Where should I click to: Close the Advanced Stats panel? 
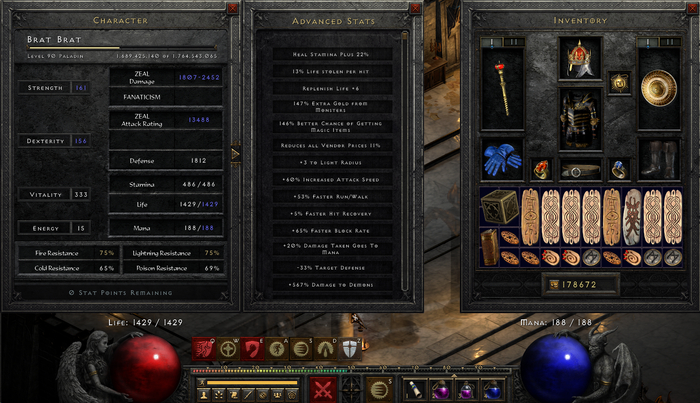[x=416, y=8]
